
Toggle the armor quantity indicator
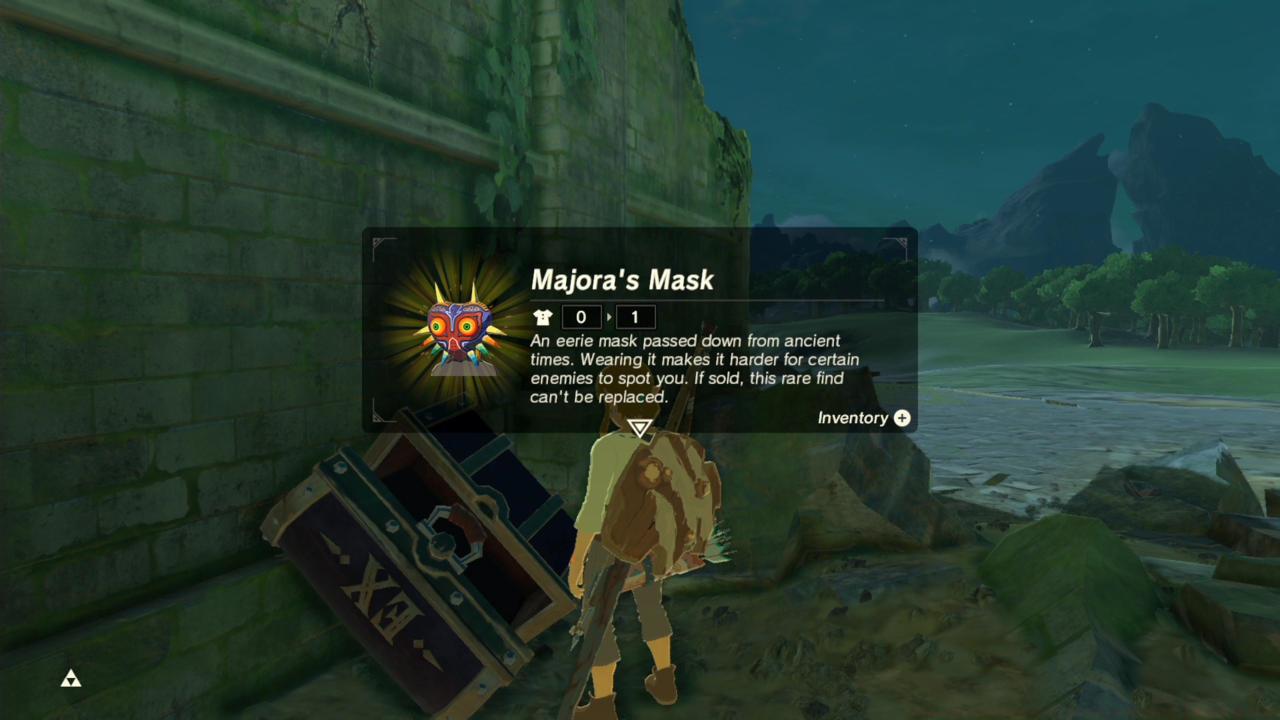pos(581,317)
